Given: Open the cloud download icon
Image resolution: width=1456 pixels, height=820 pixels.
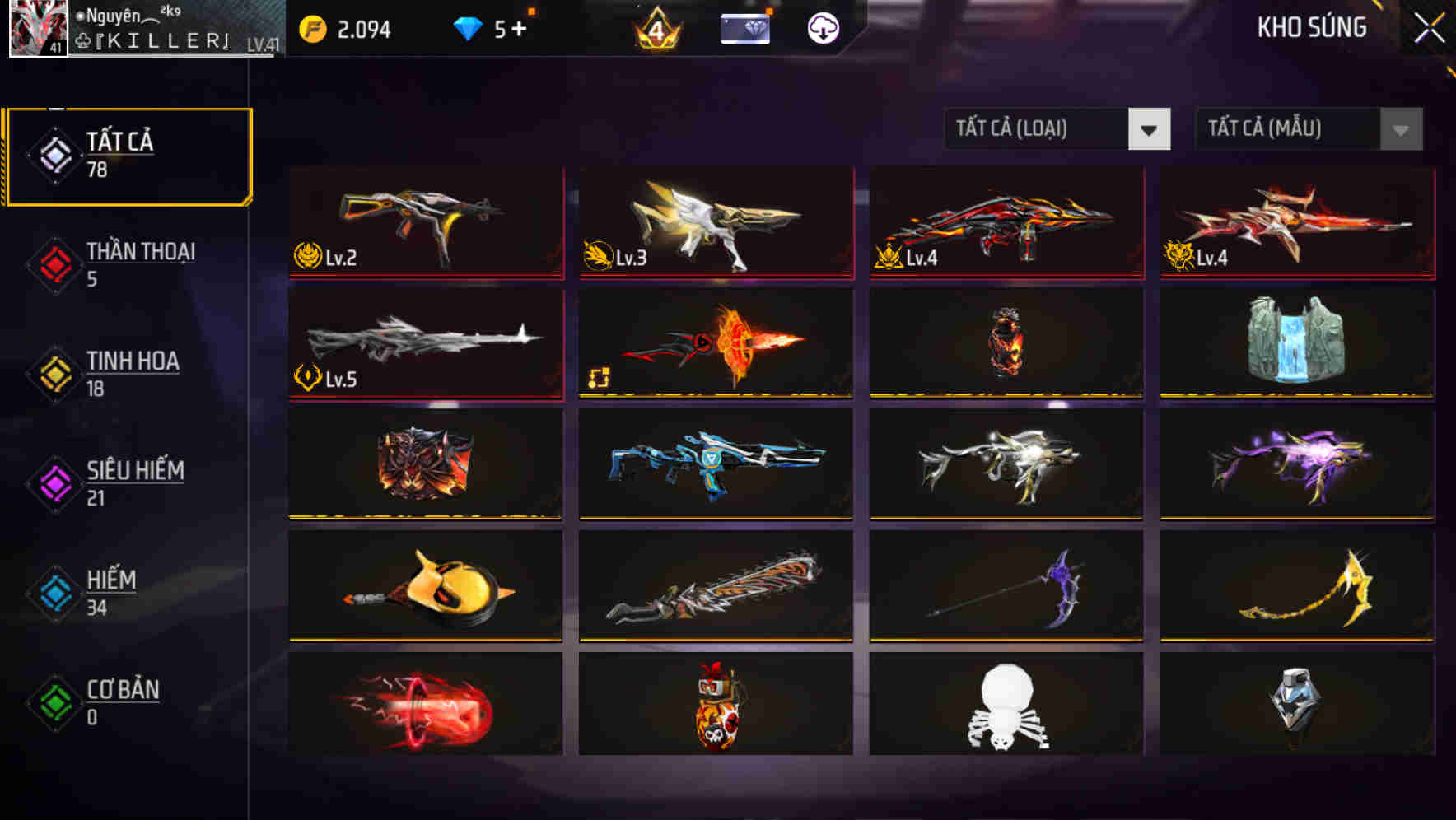Looking at the screenshot, I should 821,27.
